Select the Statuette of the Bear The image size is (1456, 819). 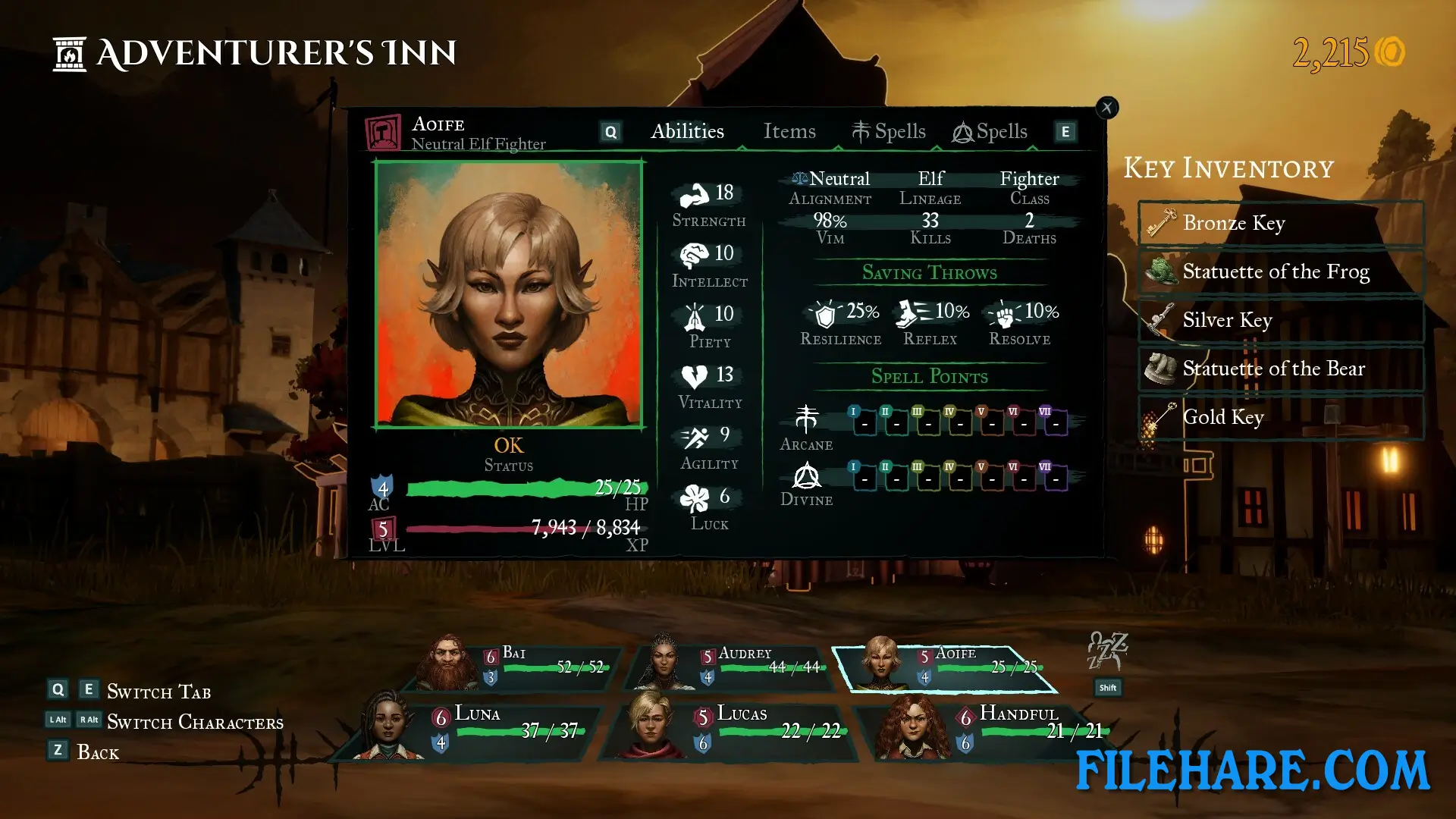1281,369
